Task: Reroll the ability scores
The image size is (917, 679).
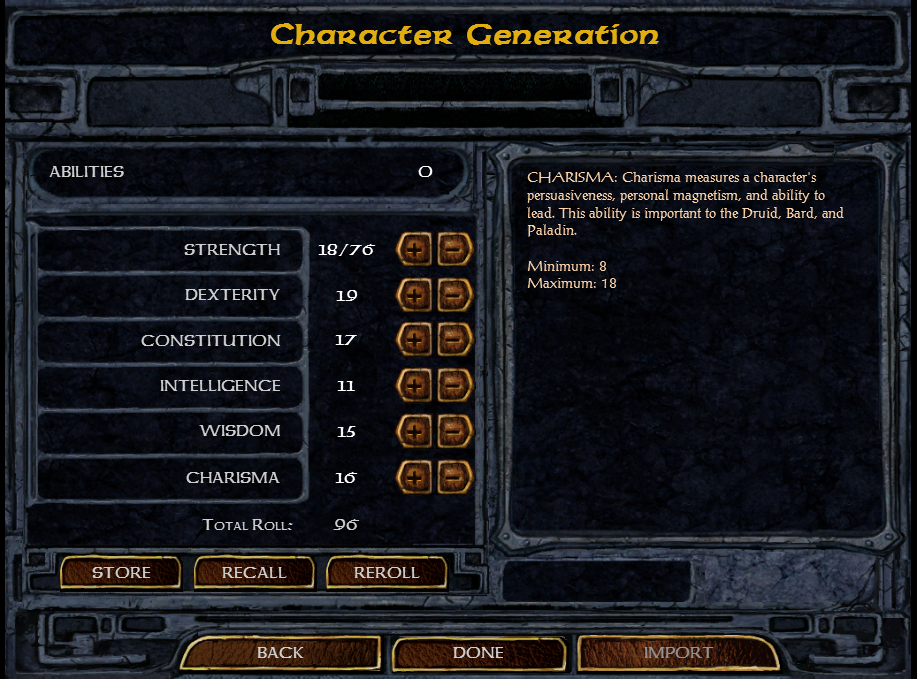Action: tap(386, 573)
